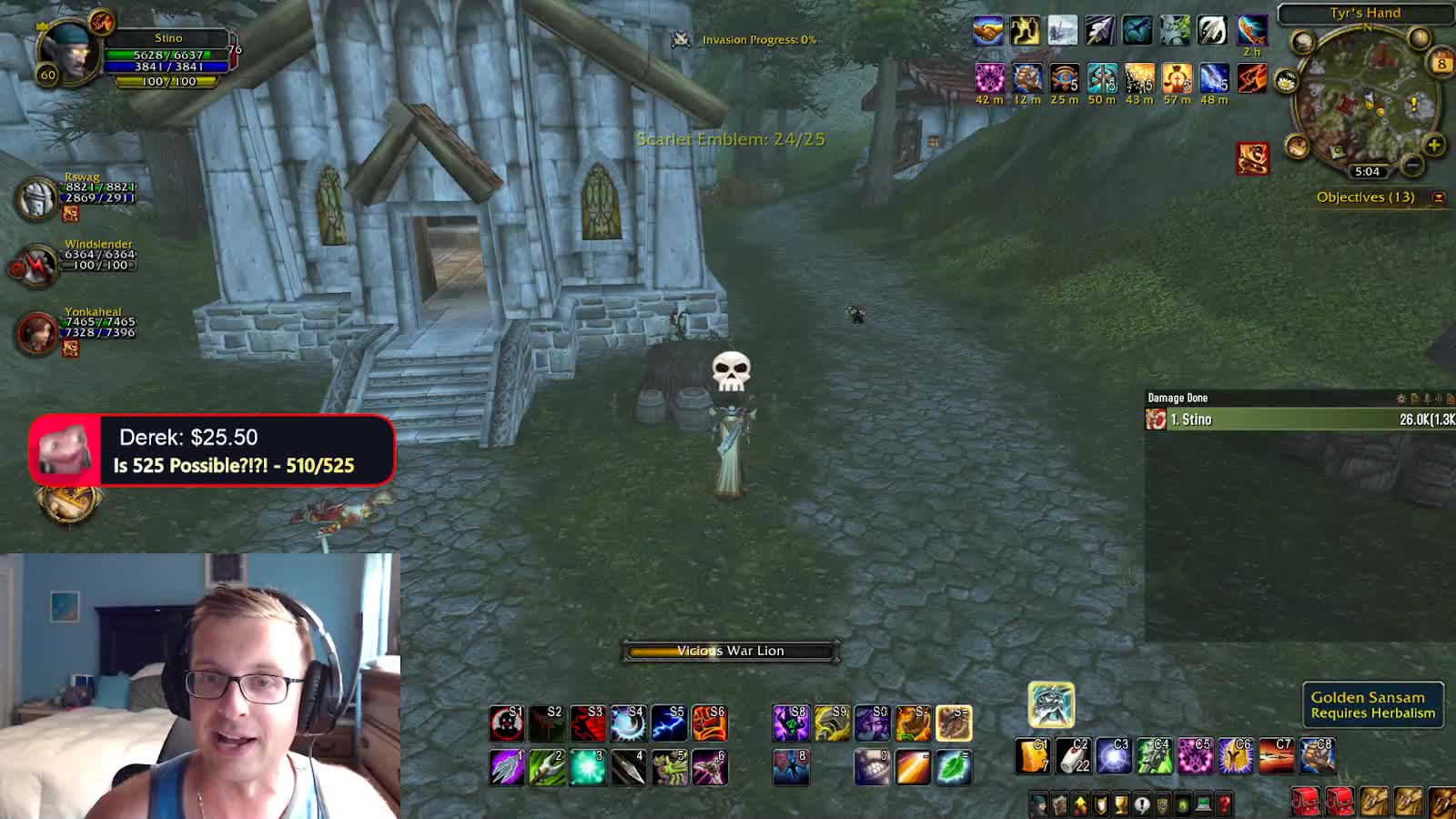1456x819 pixels.
Task: Open the gold trophy achievements micro button
Action: (1121, 804)
